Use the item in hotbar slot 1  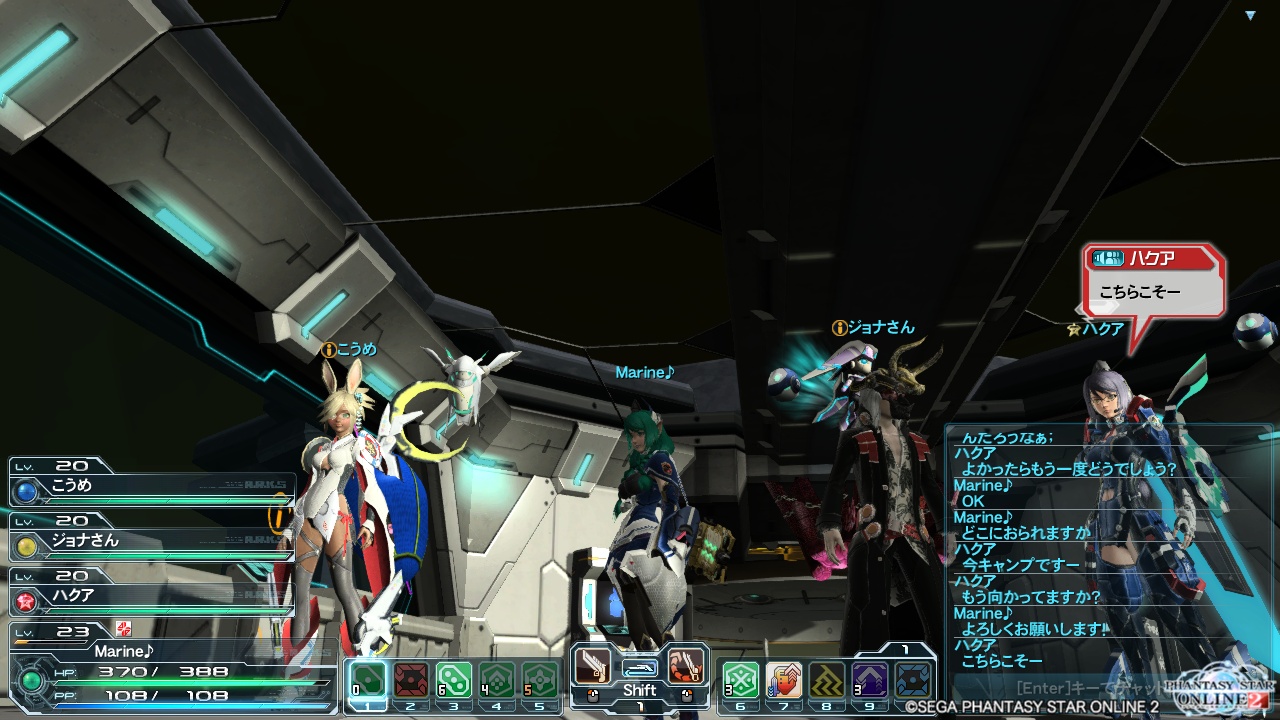[369, 680]
